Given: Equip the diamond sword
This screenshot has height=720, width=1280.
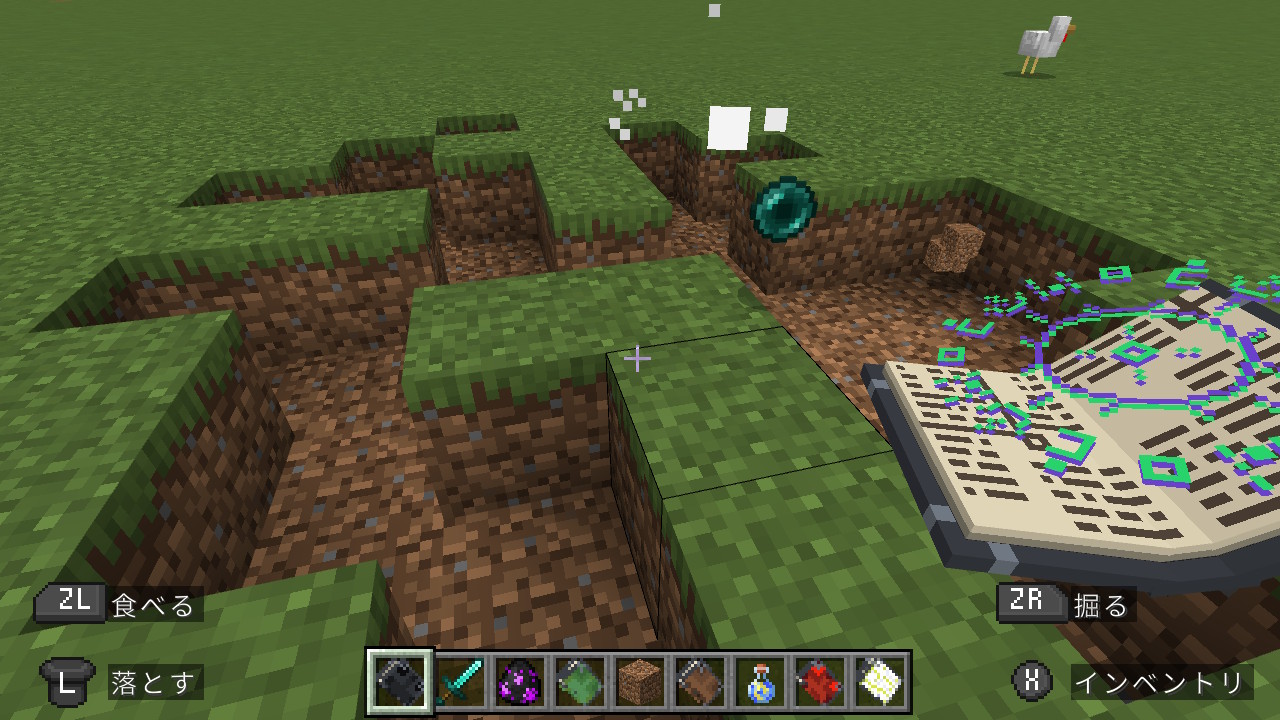Looking at the screenshot, I should (461, 682).
